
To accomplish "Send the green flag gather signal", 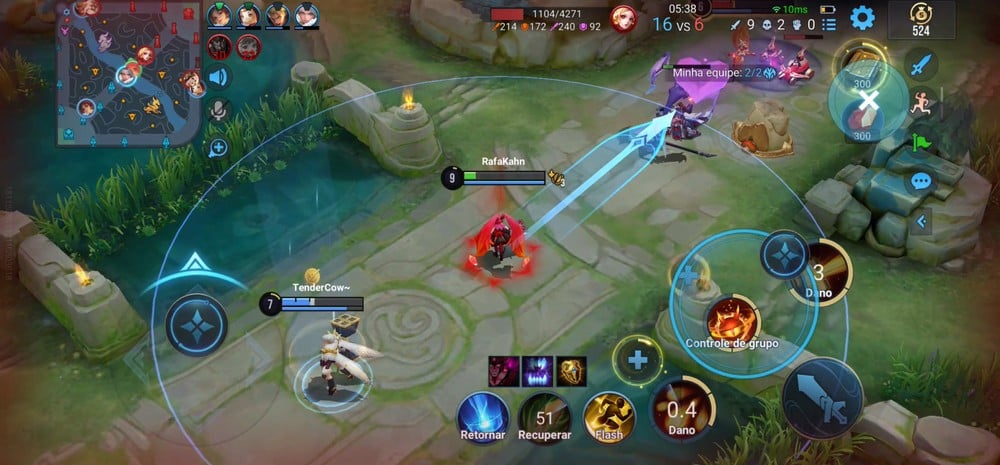I will pyautogui.click(x=920, y=142).
